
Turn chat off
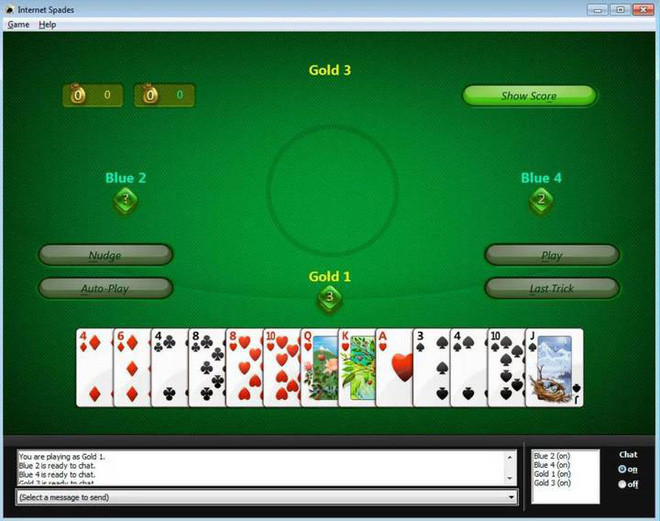click(623, 485)
